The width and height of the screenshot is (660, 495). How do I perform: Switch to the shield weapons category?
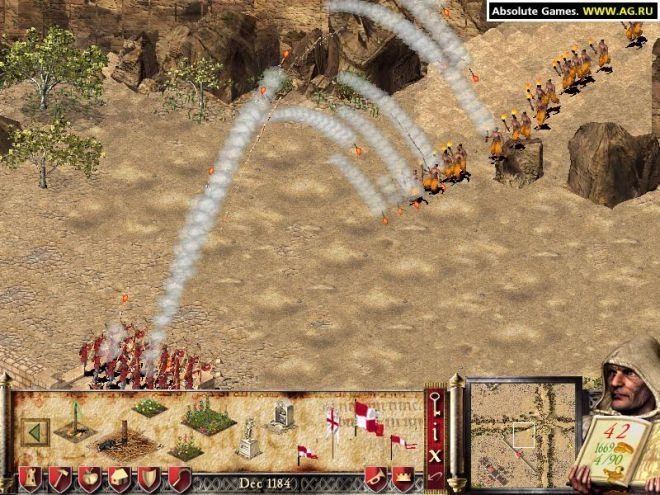[x=149, y=478]
